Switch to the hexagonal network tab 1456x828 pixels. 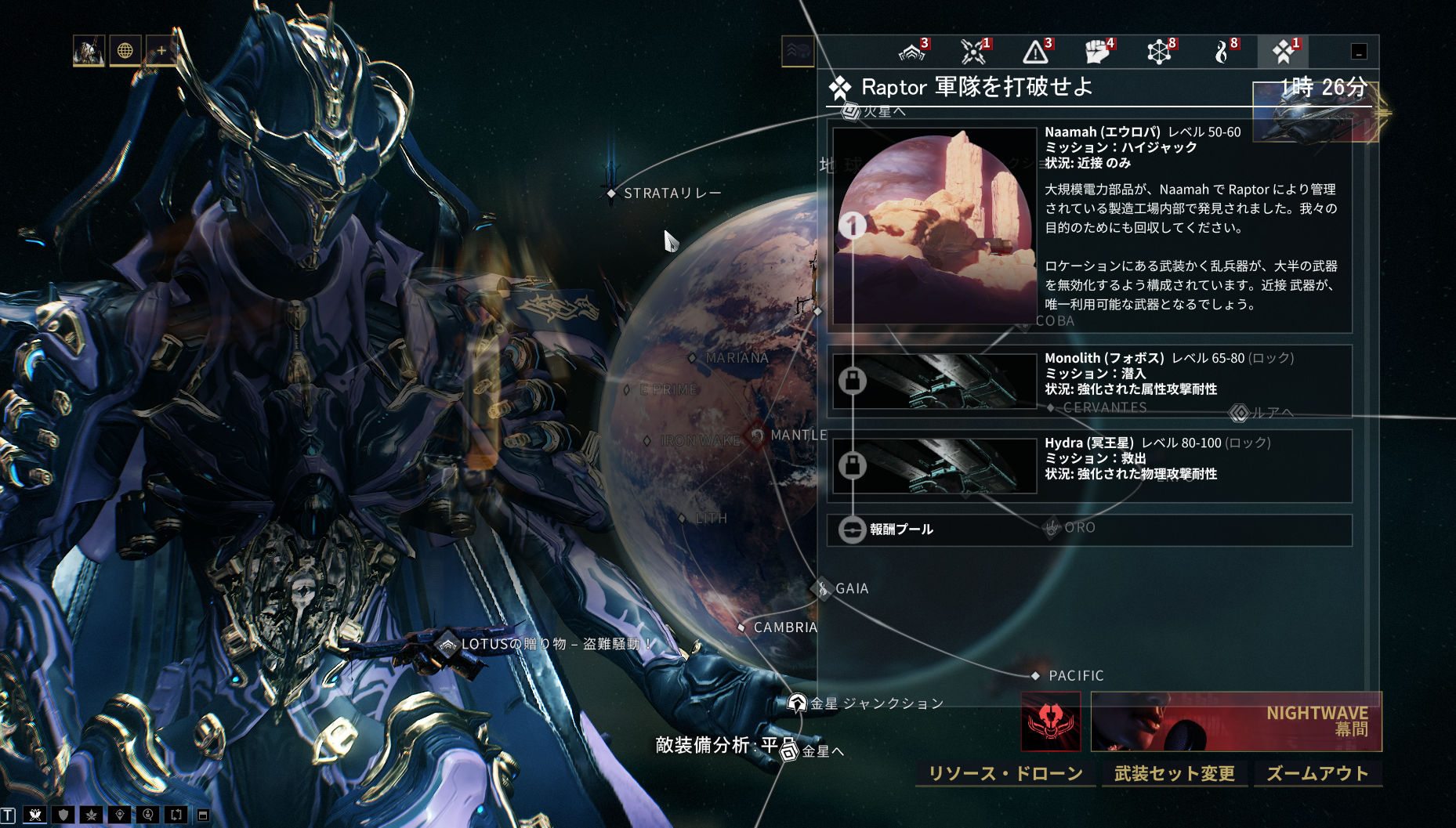point(1160,52)
